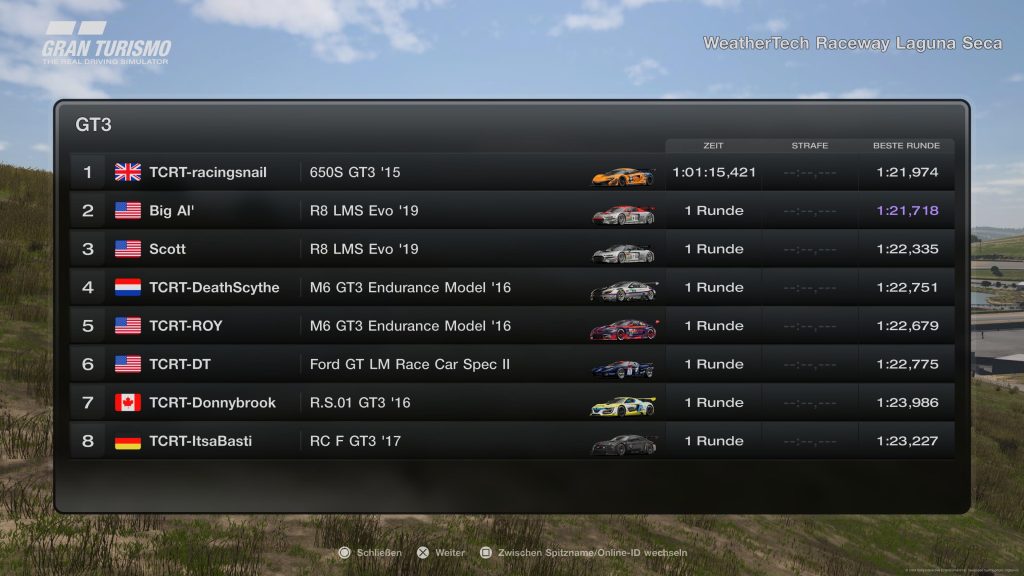Select the TCRT-Donnybrook result row
Screen dimensions: 1024x576
(x=510, y=403)
